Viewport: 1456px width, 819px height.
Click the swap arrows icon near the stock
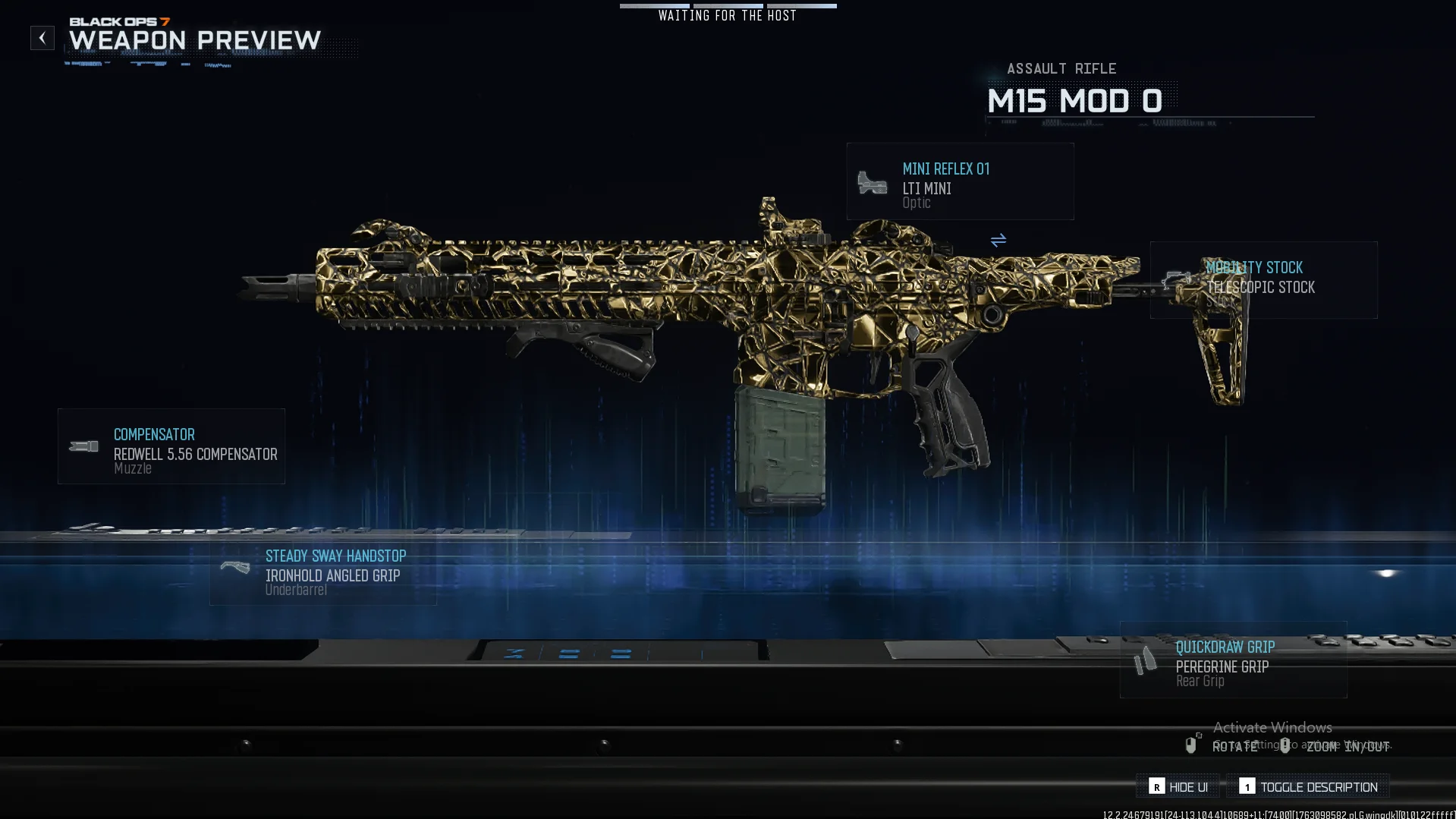pyautogui.click(x=998, y=241)
